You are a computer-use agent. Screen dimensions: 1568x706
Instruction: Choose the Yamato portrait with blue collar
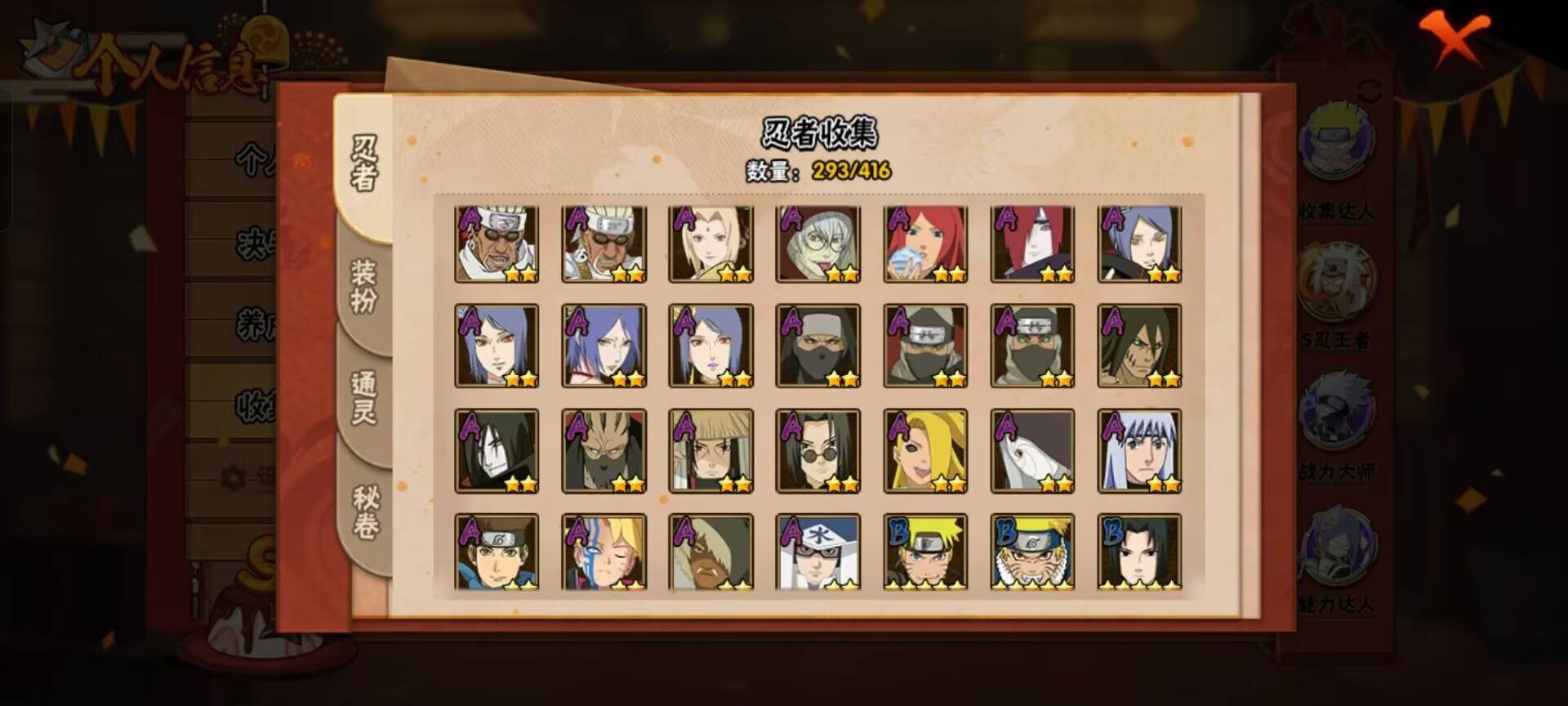point(497,552)
